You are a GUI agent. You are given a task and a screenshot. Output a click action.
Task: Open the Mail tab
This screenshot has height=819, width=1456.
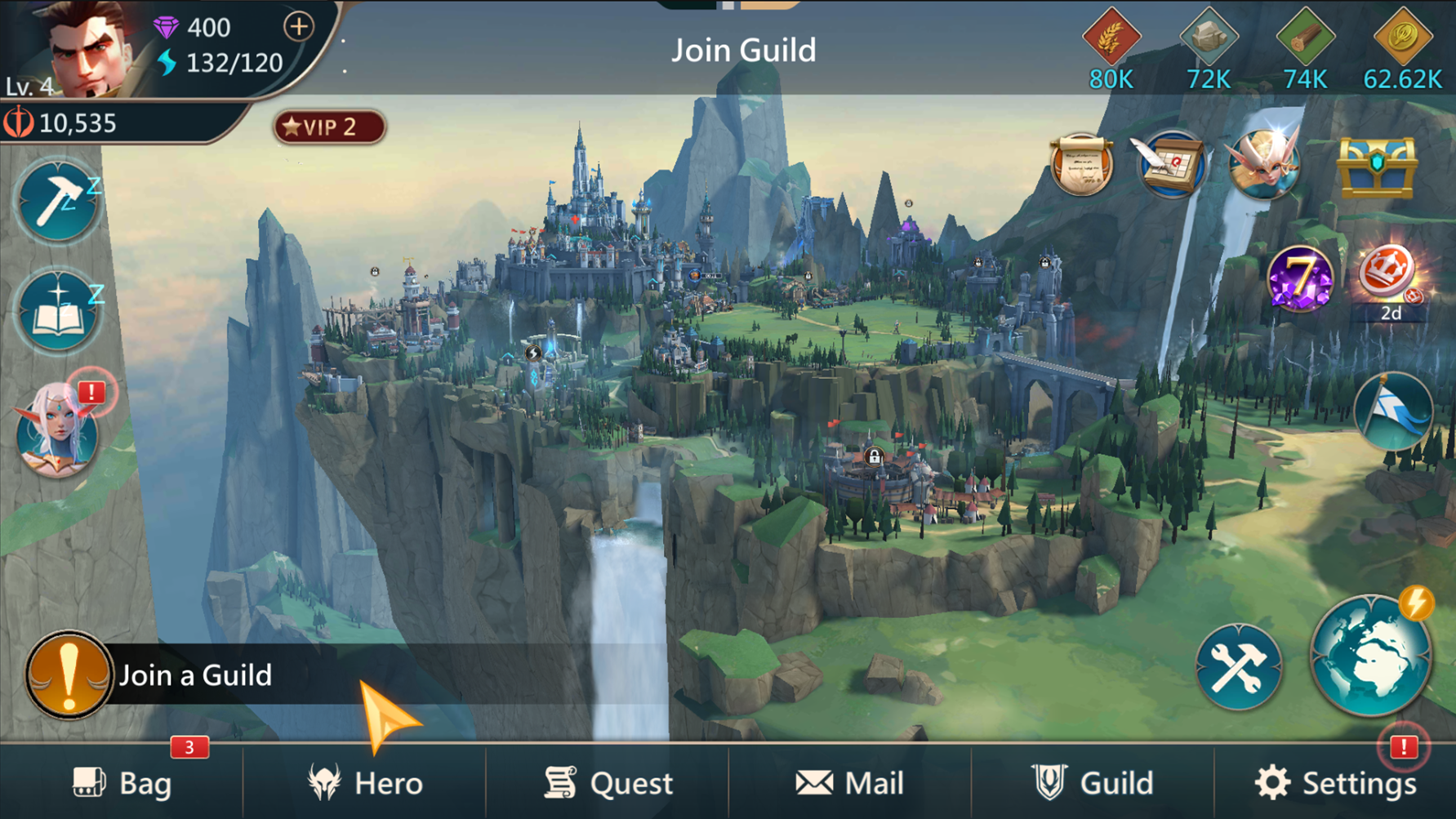pyautogui.click(x=849, y=781)
